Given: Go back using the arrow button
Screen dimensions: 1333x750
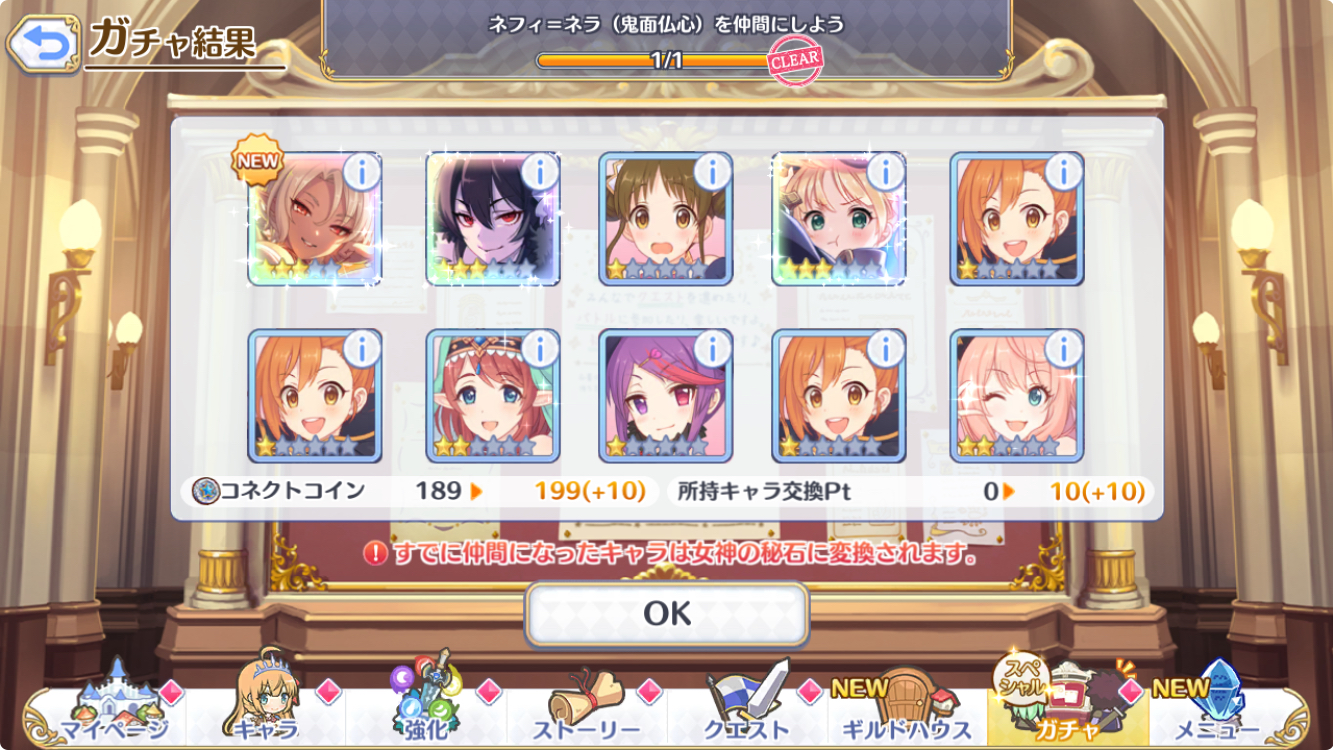Looking at the screenshot, I should point(42,43).
